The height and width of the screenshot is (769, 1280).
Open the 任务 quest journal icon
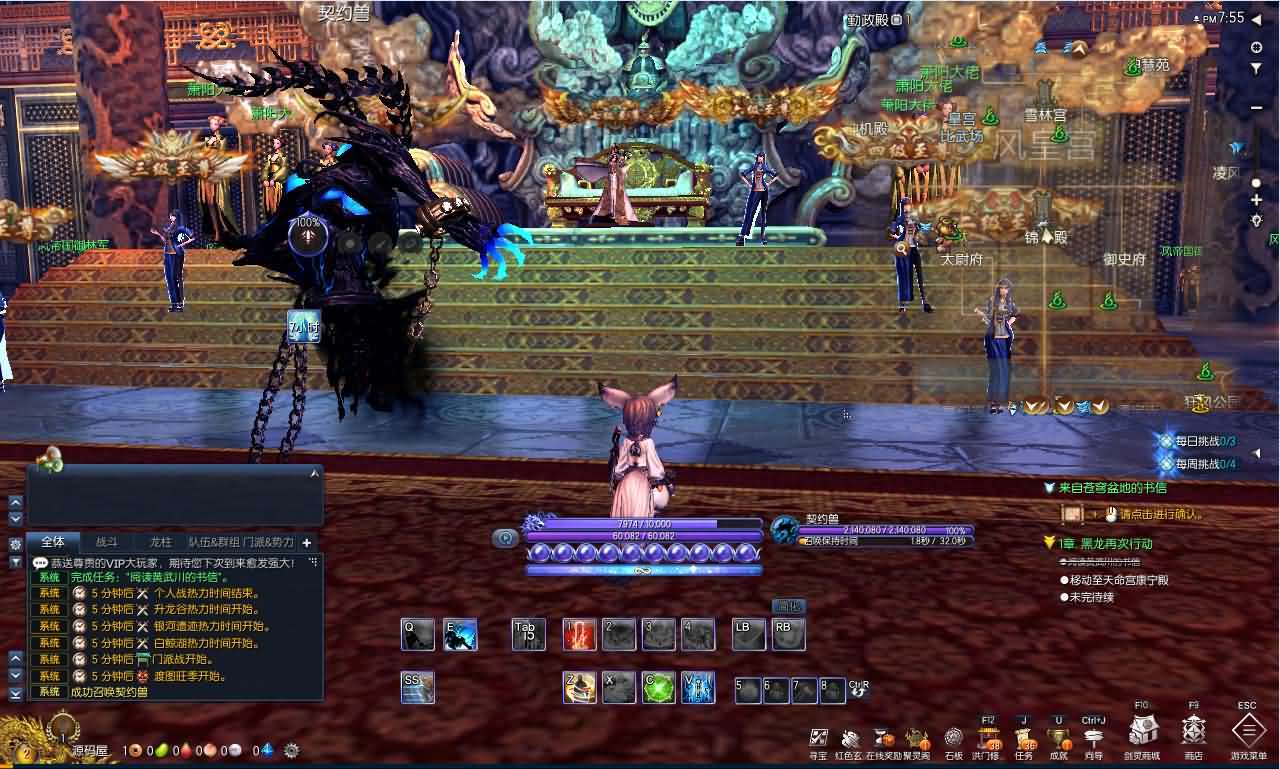[x=1026, y=735]
